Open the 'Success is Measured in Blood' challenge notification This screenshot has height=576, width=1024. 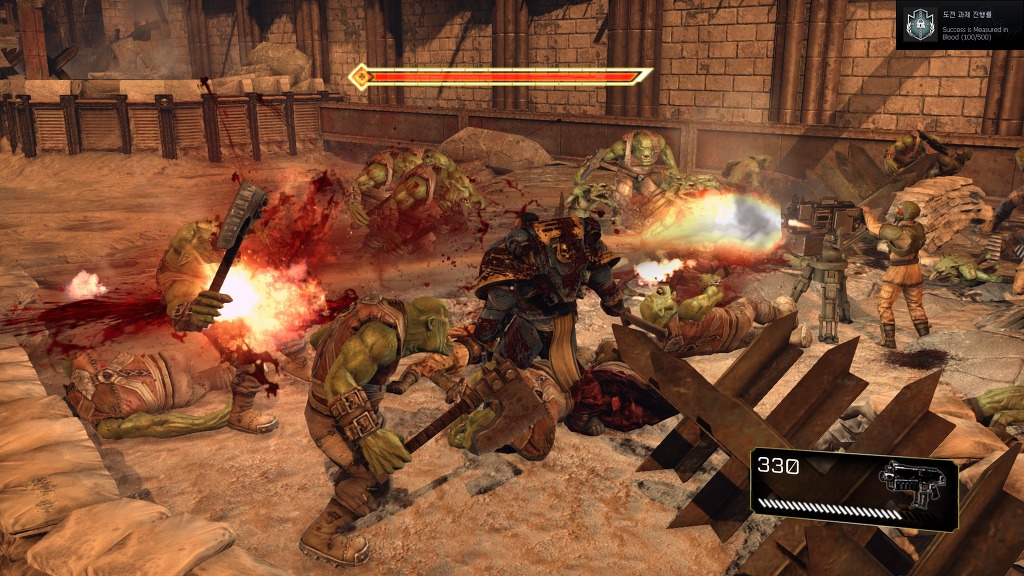(960, 25)
